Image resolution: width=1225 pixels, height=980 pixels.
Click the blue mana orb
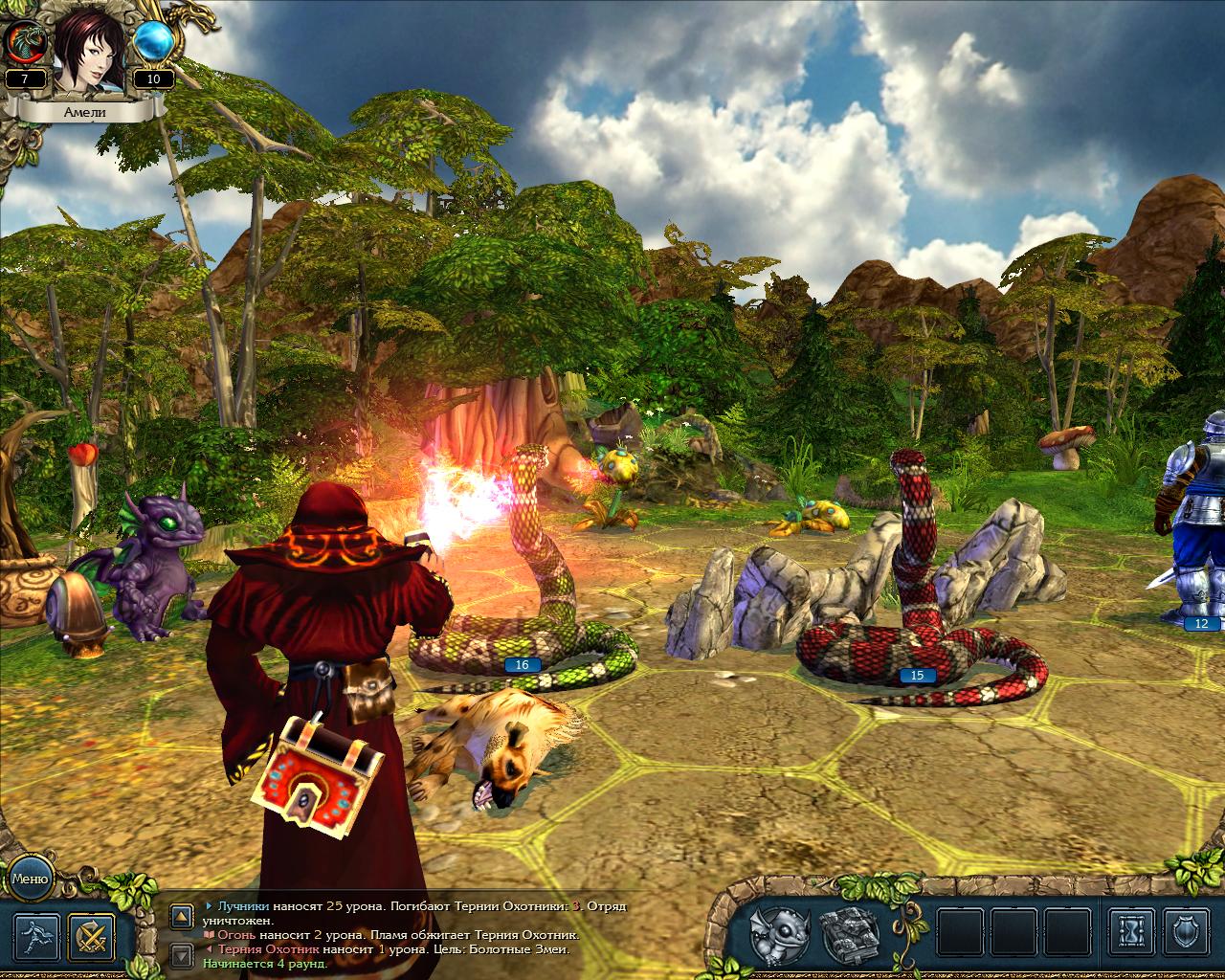coord(153,41)
